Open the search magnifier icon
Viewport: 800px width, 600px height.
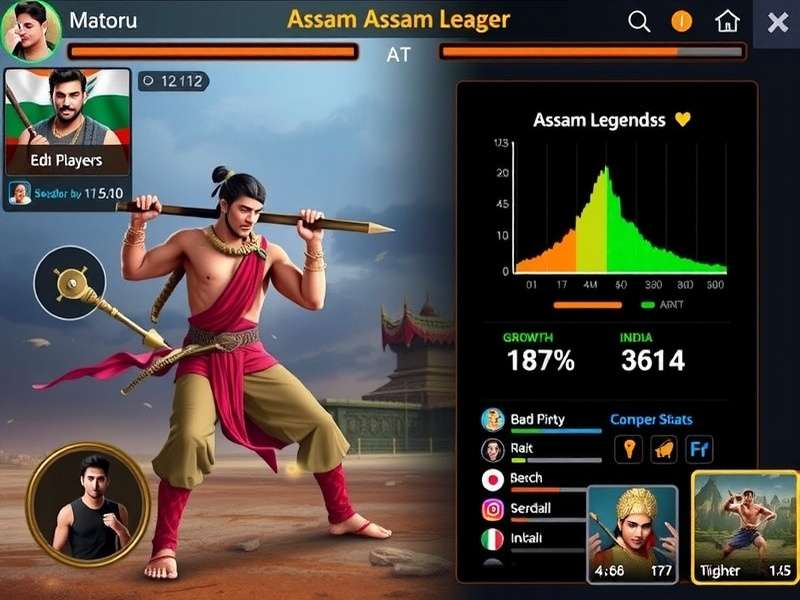[x=639, y=21]
